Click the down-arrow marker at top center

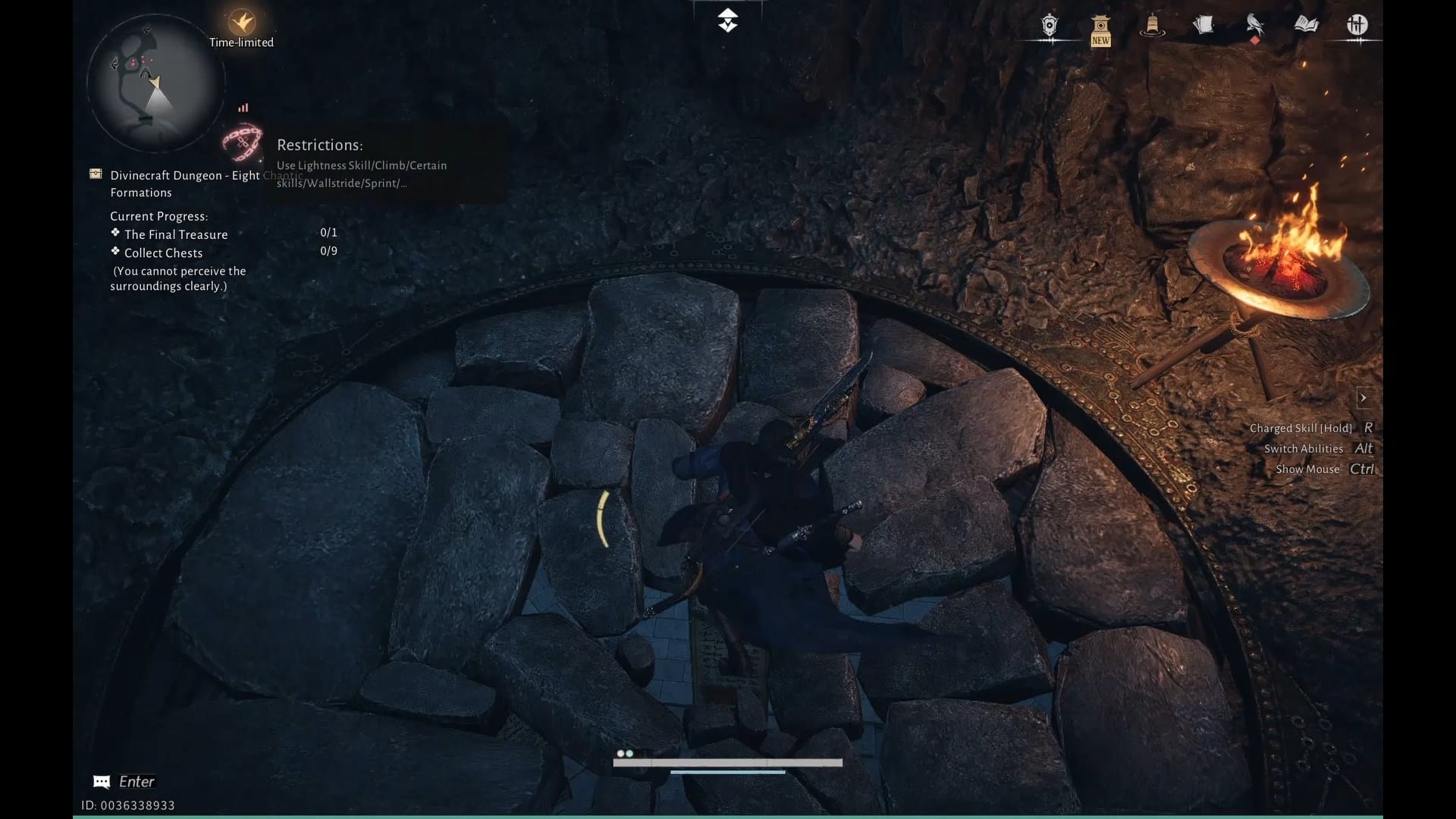727,20
